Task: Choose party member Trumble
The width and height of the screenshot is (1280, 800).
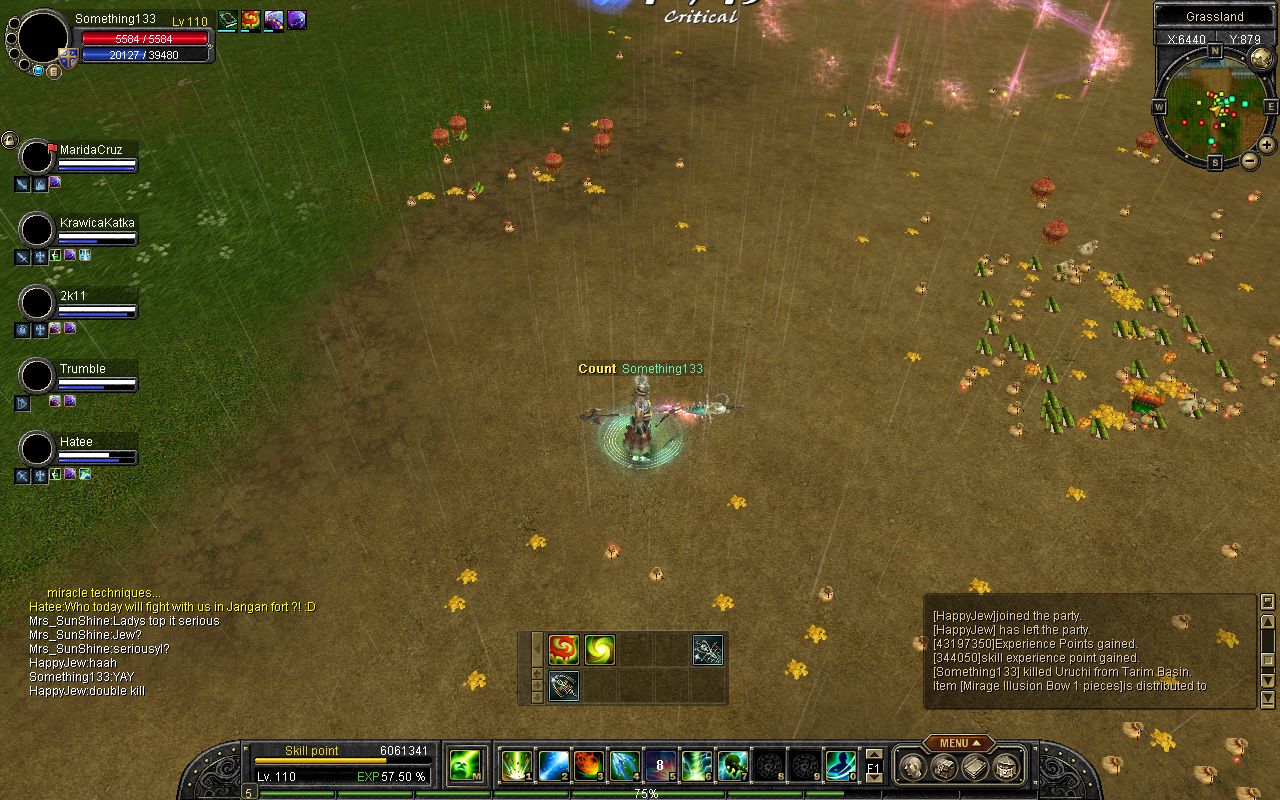Action: (x=82, y=369)
